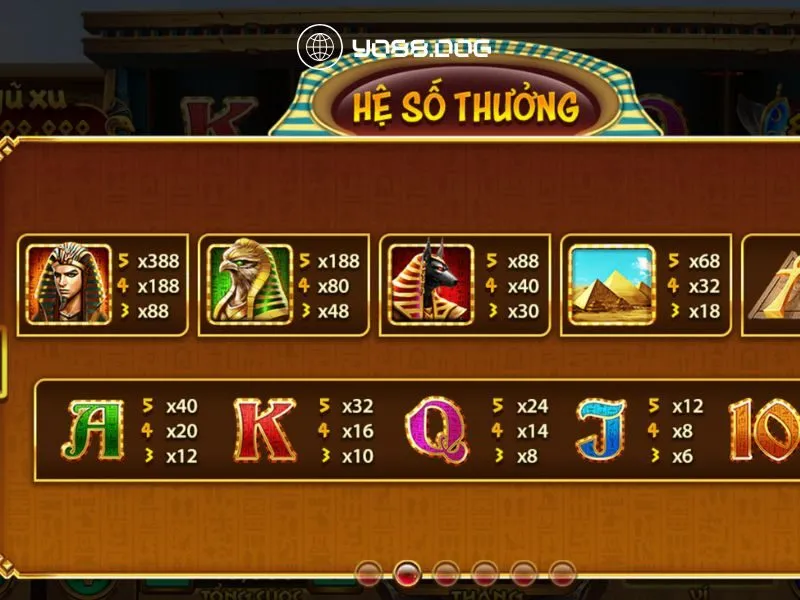Switch to the third paytable page dot
This screenshot has width=800, height=600.
click(x=446, y=573)
